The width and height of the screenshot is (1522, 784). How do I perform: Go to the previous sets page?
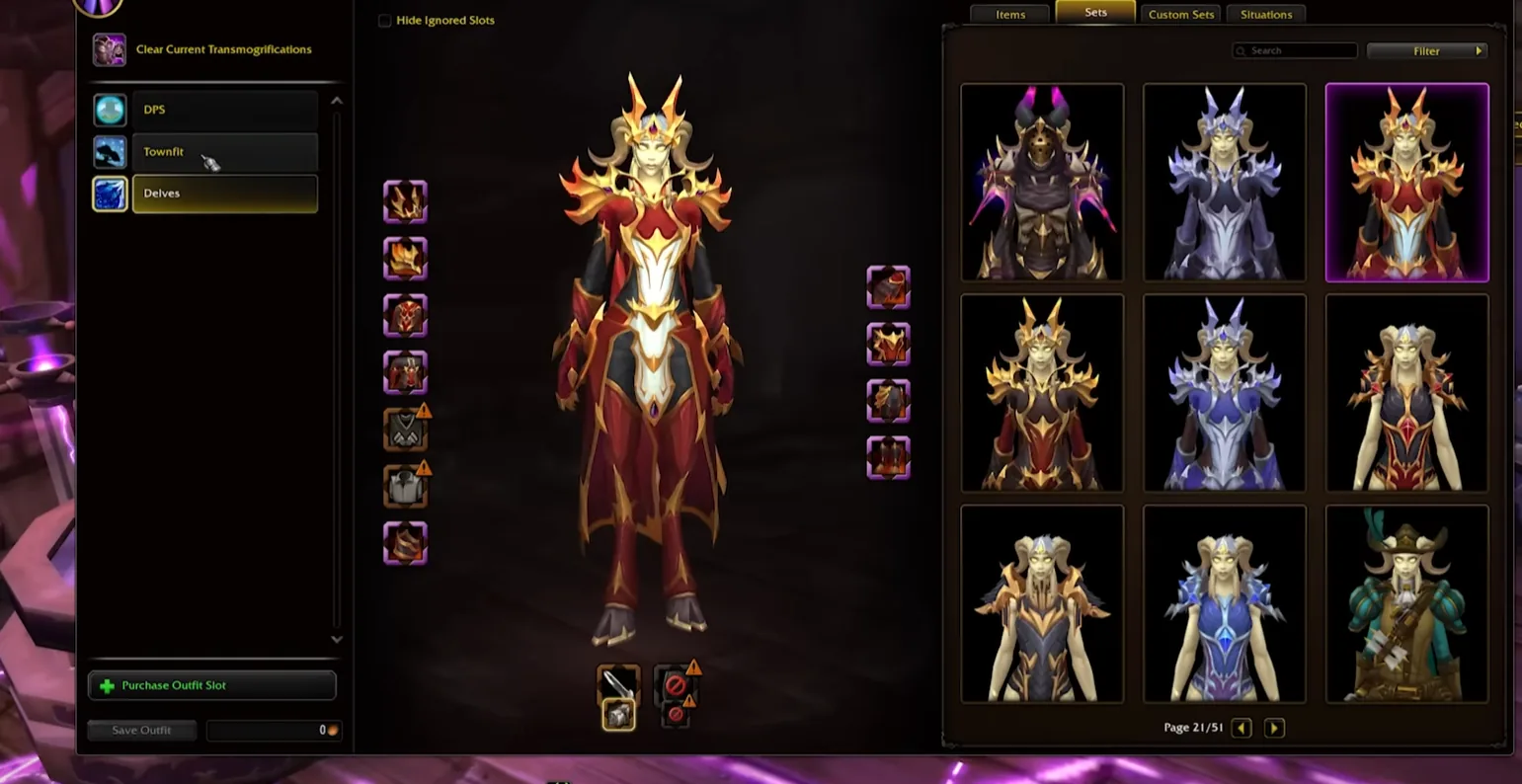click(x=1242, y=728)
